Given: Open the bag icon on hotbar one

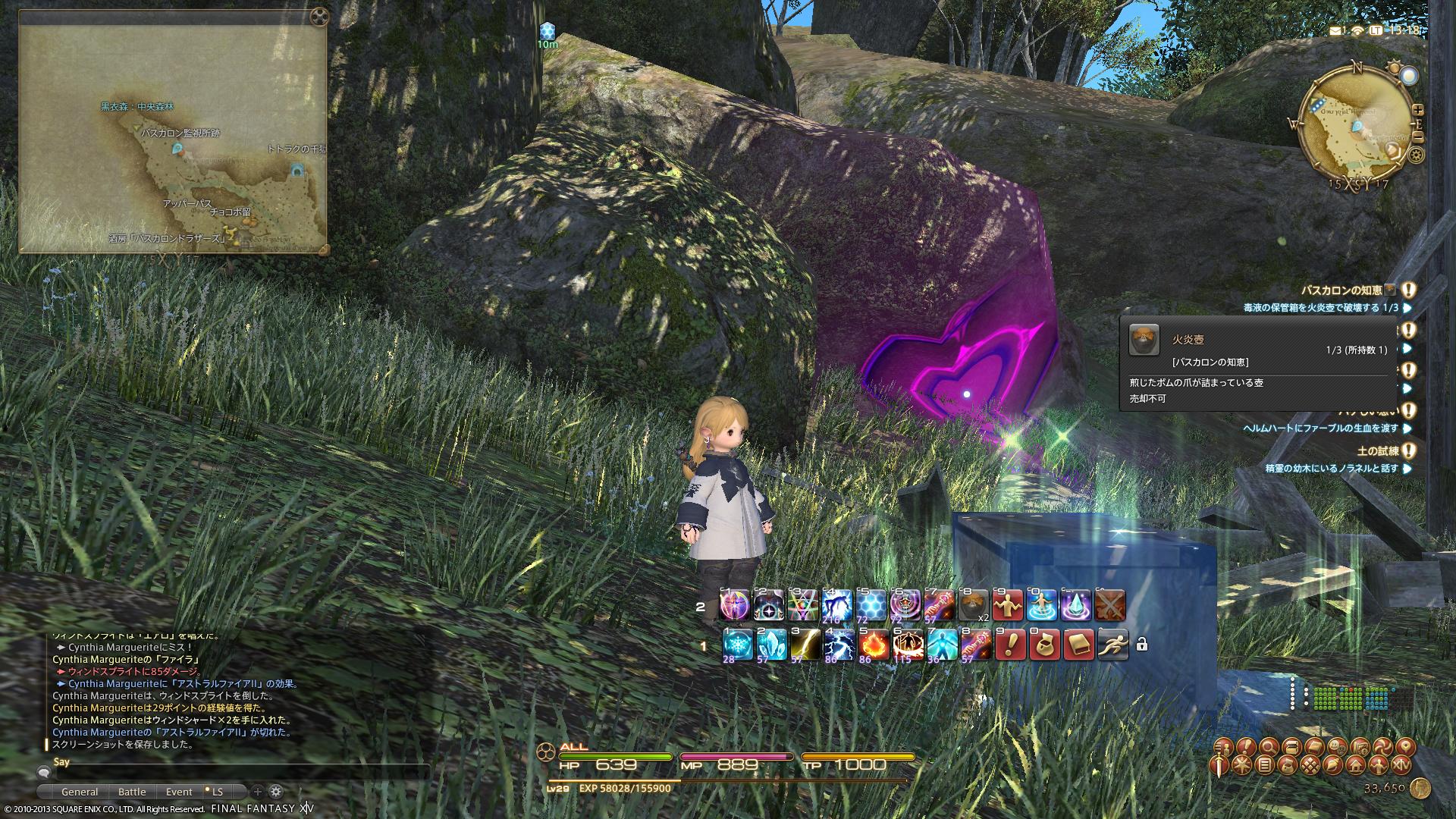Looking at the screenshot, I should (1044, 645).
